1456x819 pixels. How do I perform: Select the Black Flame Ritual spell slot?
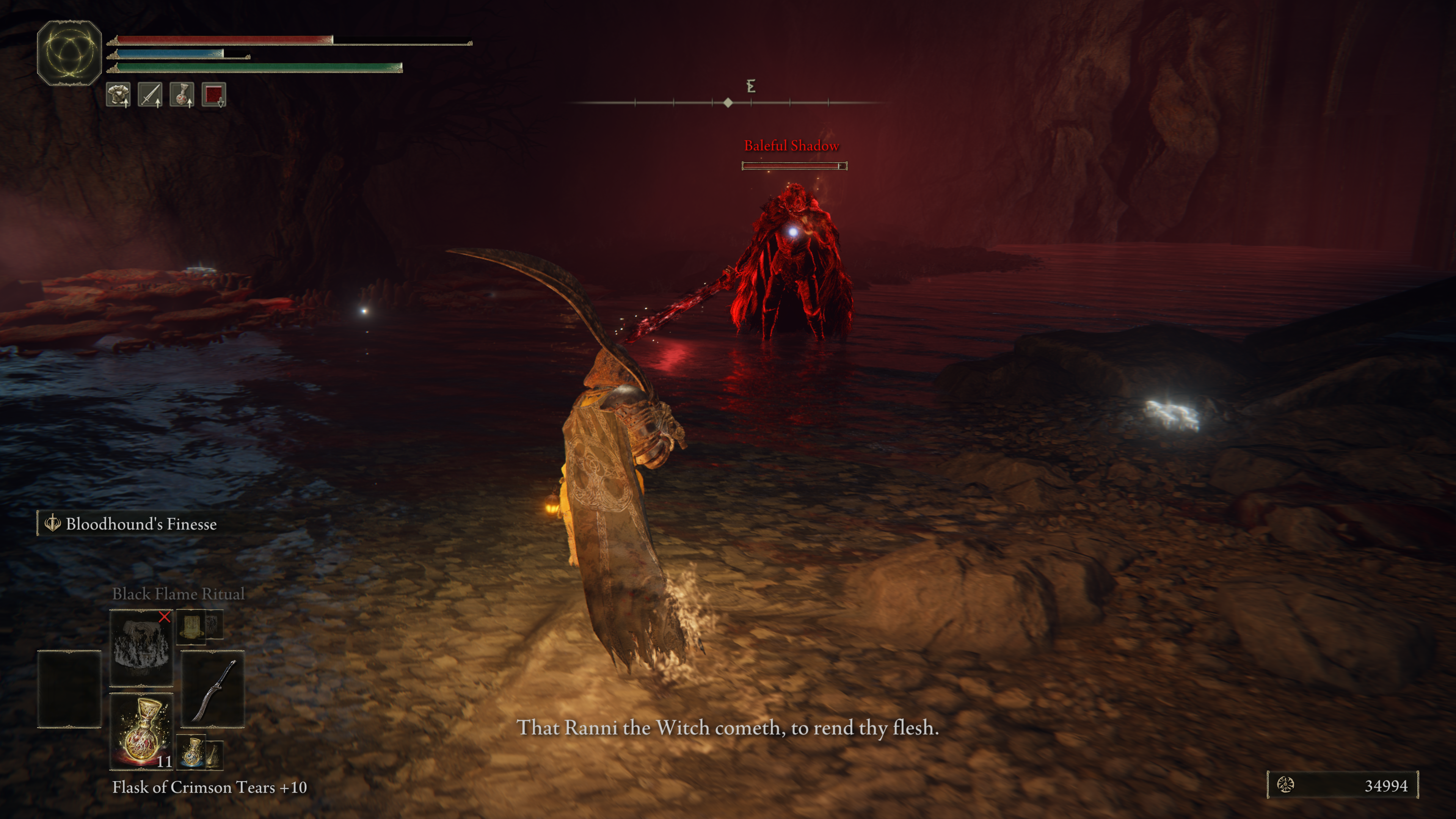[141, 646]
